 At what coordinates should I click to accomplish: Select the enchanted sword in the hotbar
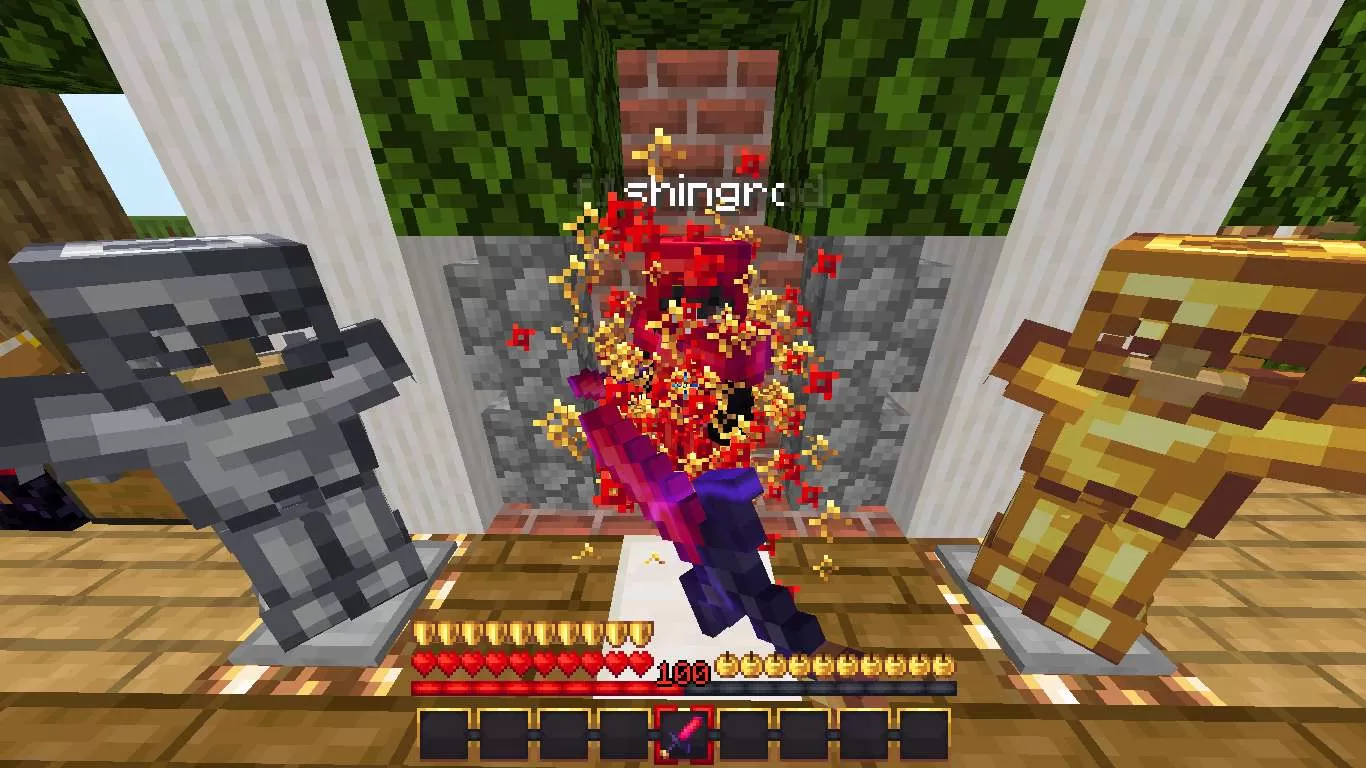pos(684,735)
